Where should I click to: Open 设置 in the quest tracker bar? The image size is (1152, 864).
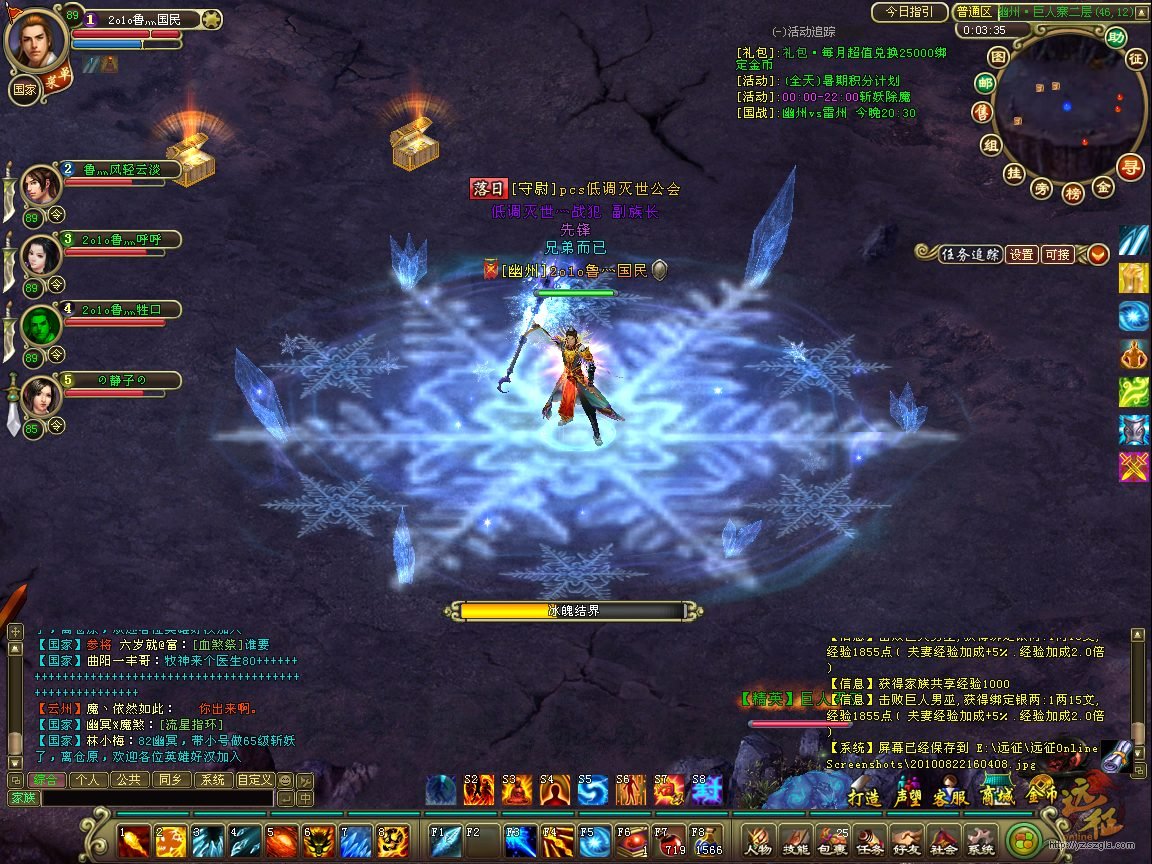(1021, 255)
